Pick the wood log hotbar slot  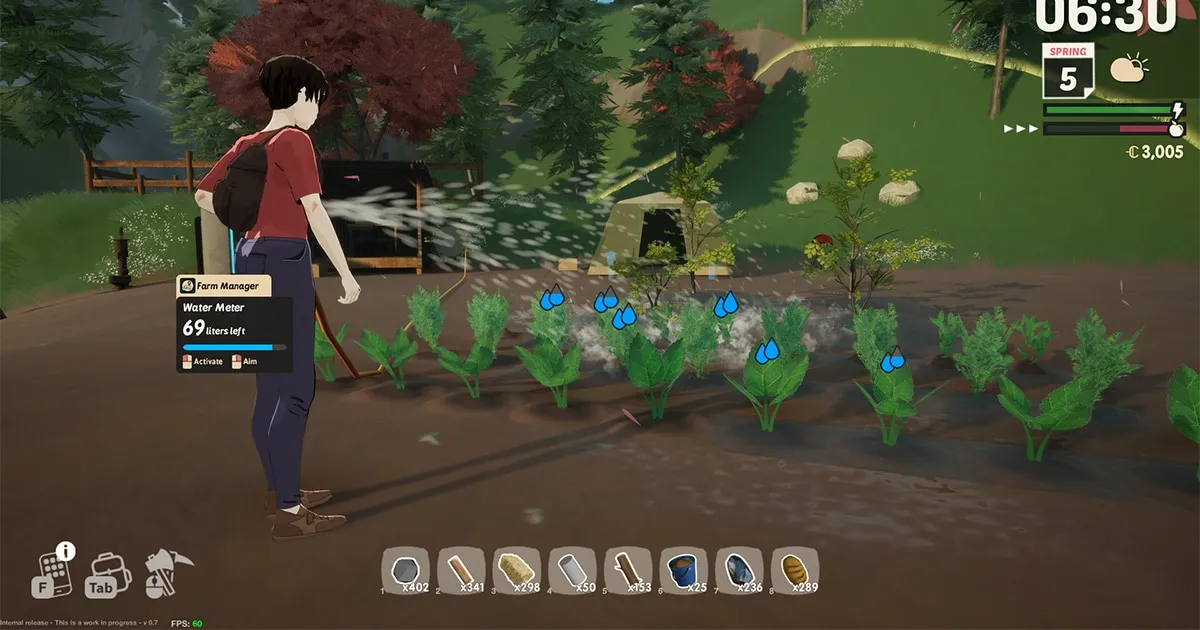click(628, 571)
